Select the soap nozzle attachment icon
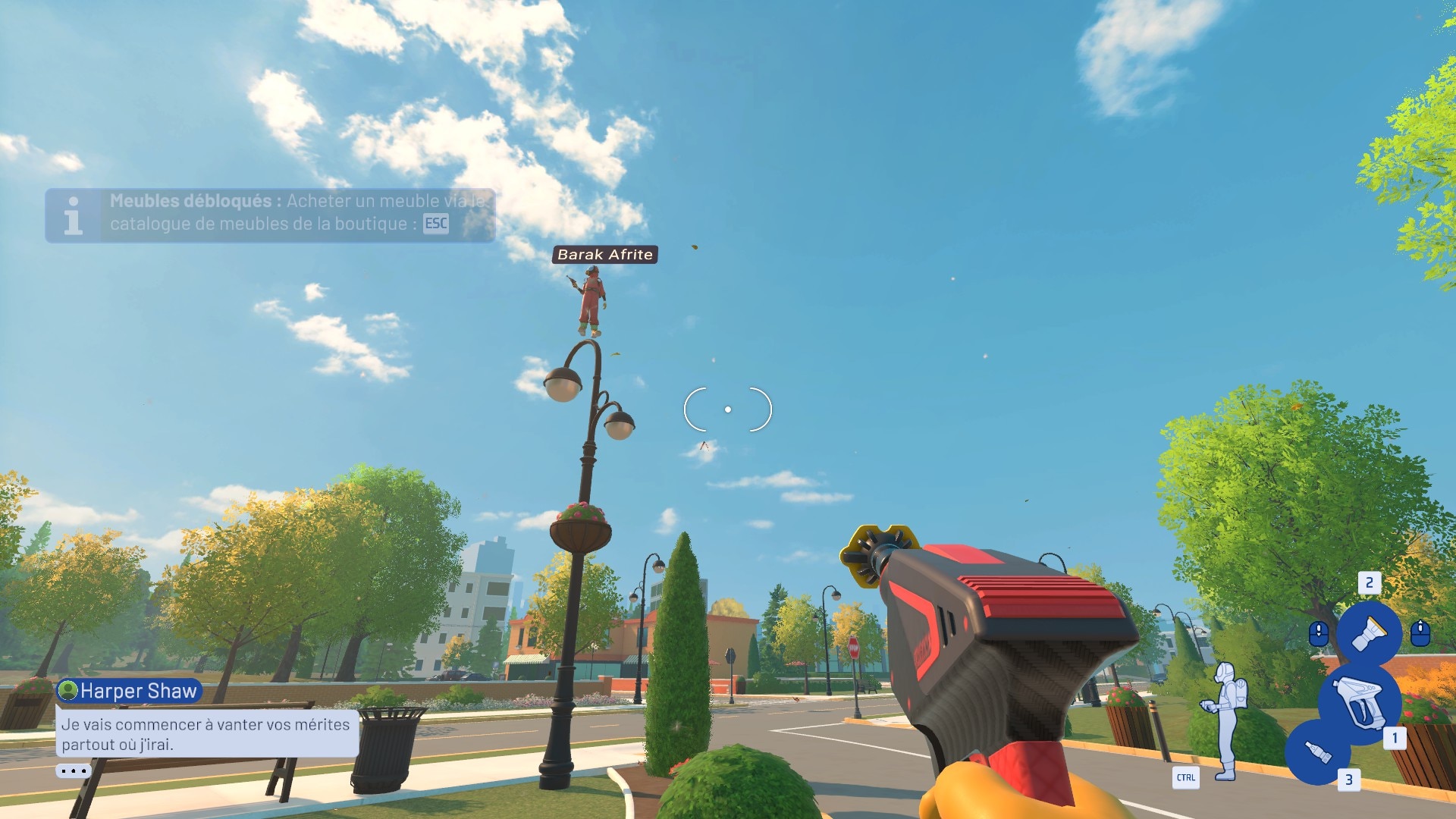 coord(1318,753)
